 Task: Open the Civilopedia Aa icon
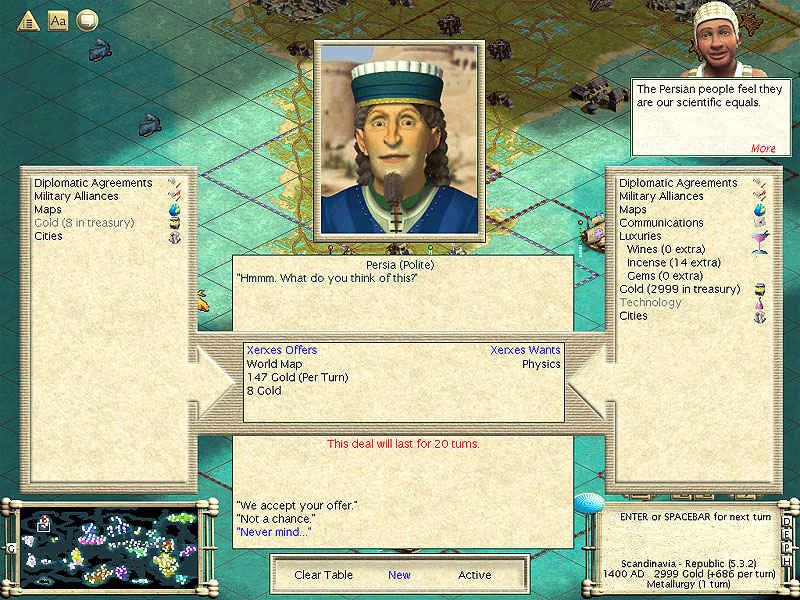click(58, 19)
